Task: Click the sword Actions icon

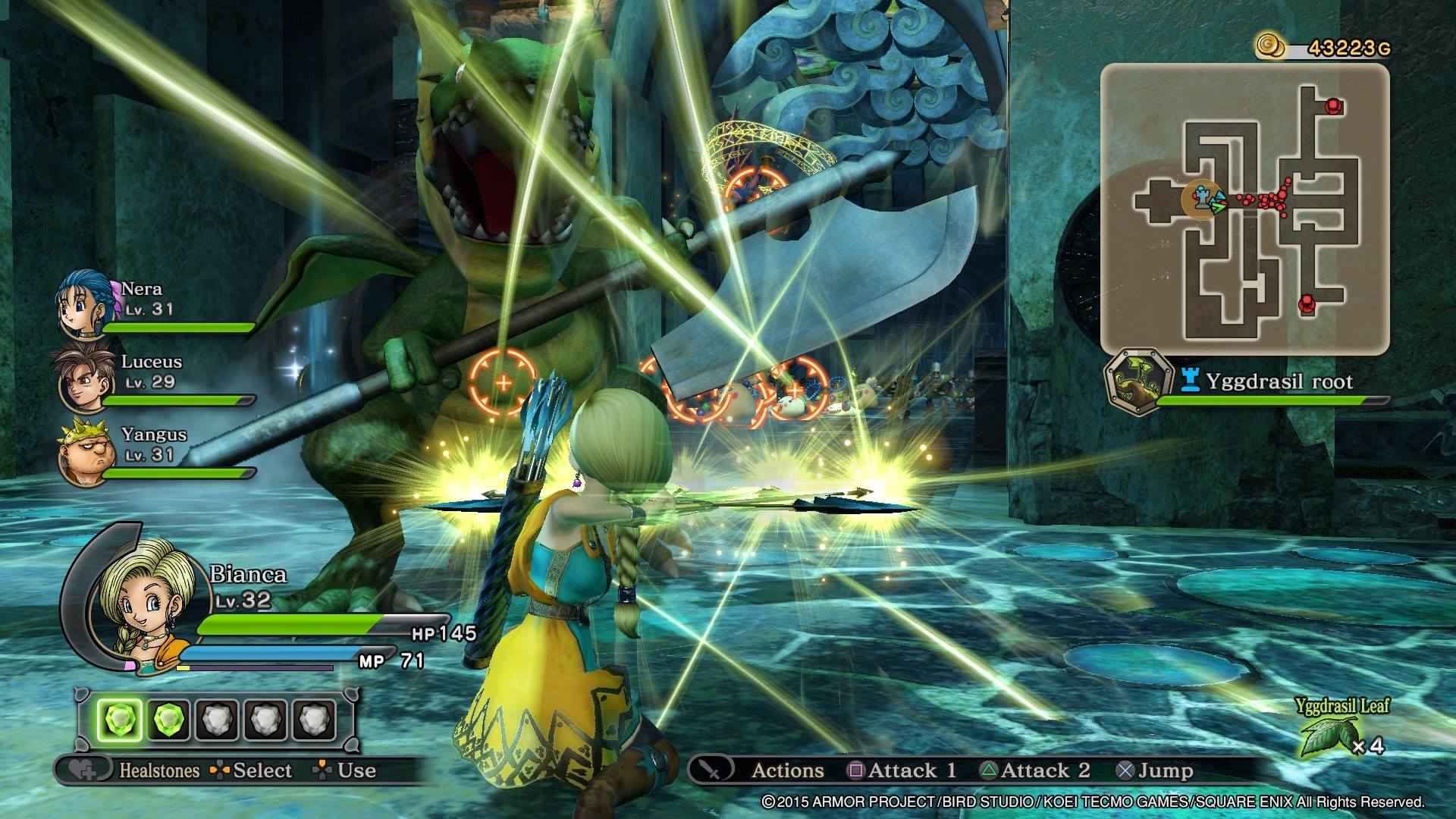Action: point(712,770)
